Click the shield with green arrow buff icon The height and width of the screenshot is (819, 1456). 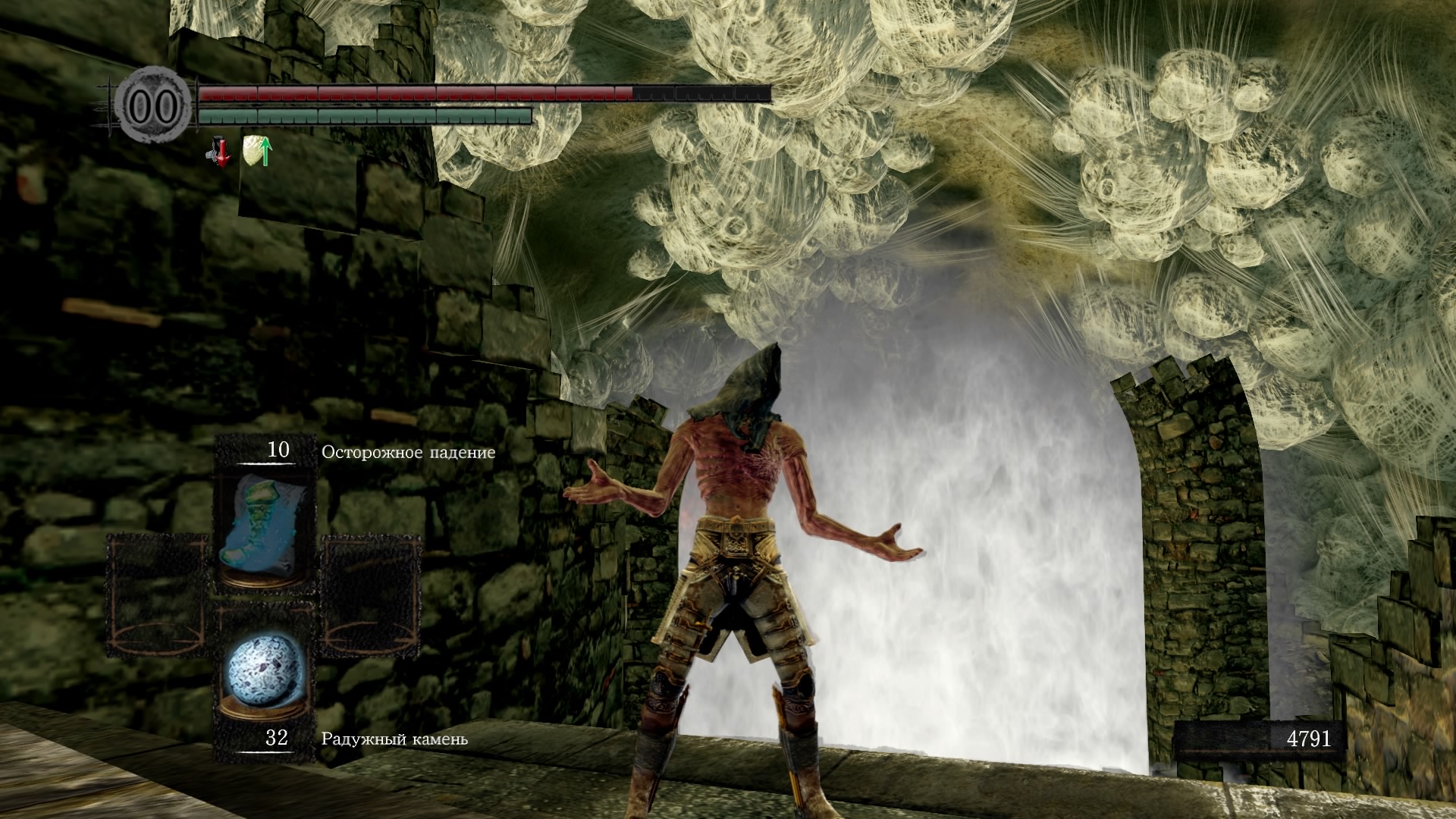click(258, 150)
